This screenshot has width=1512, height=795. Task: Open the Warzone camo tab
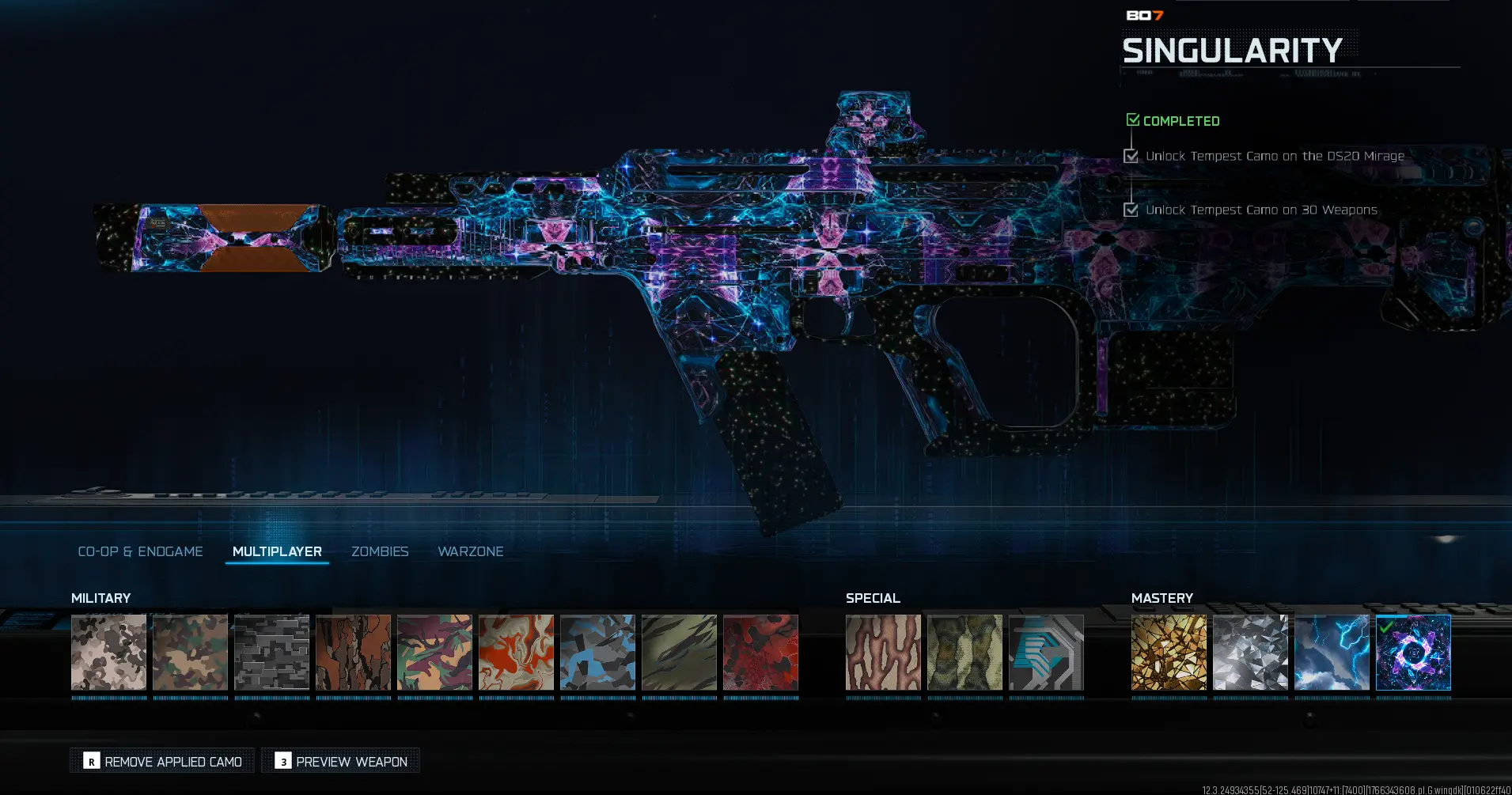[471, 551]
